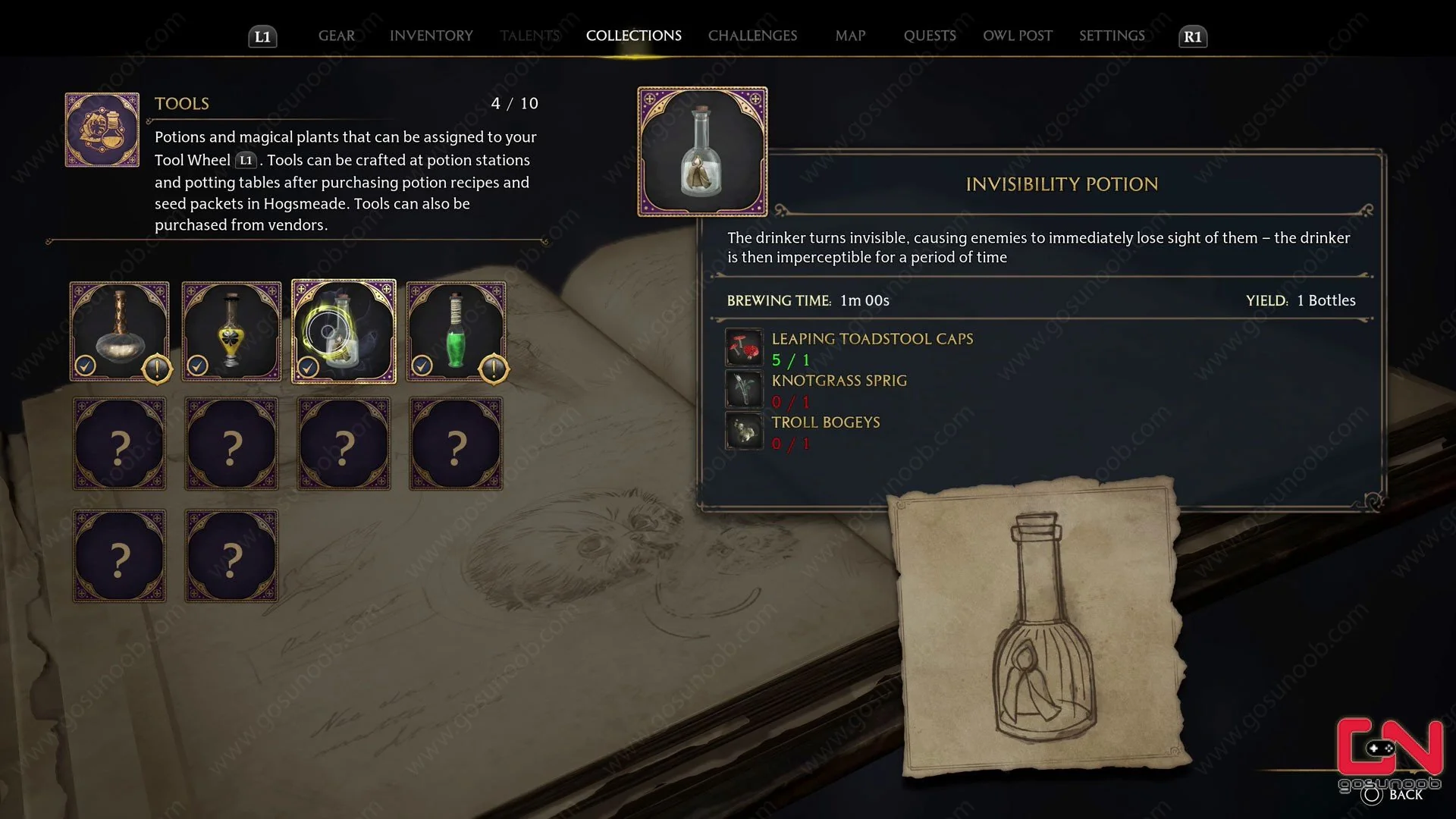
Task: Switch to the Challenges tab
Action: click(x=752, y=35)
